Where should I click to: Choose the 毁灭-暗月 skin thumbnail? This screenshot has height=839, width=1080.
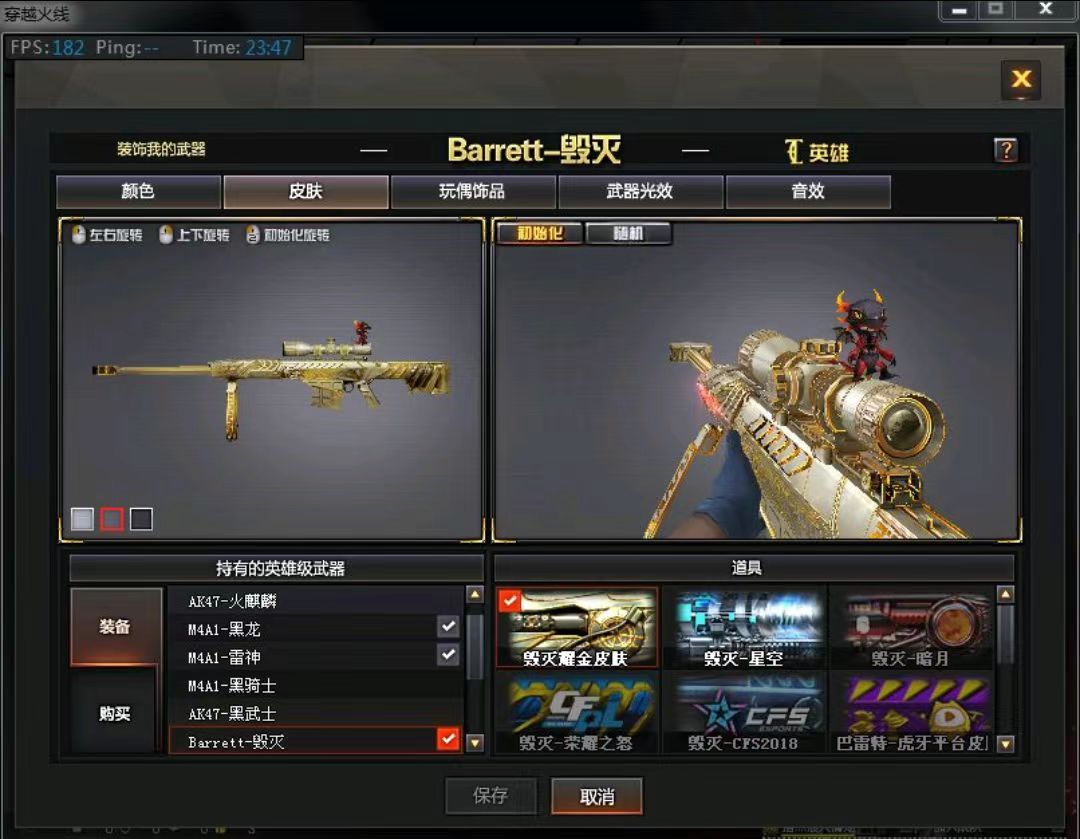911,629
